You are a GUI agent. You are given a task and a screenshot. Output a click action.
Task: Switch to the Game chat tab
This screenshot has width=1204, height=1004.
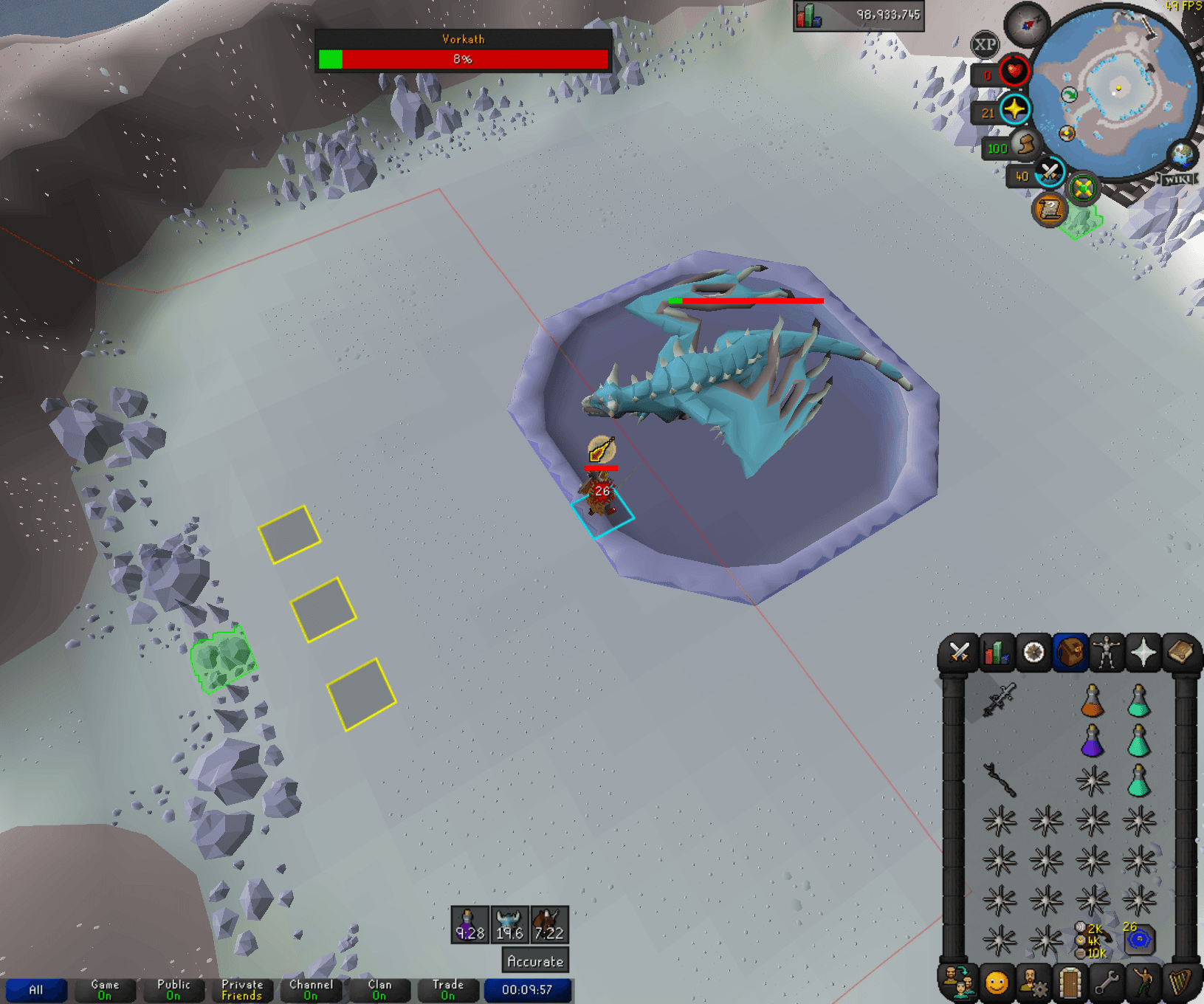pyautogui.click(x=103, y=991)
